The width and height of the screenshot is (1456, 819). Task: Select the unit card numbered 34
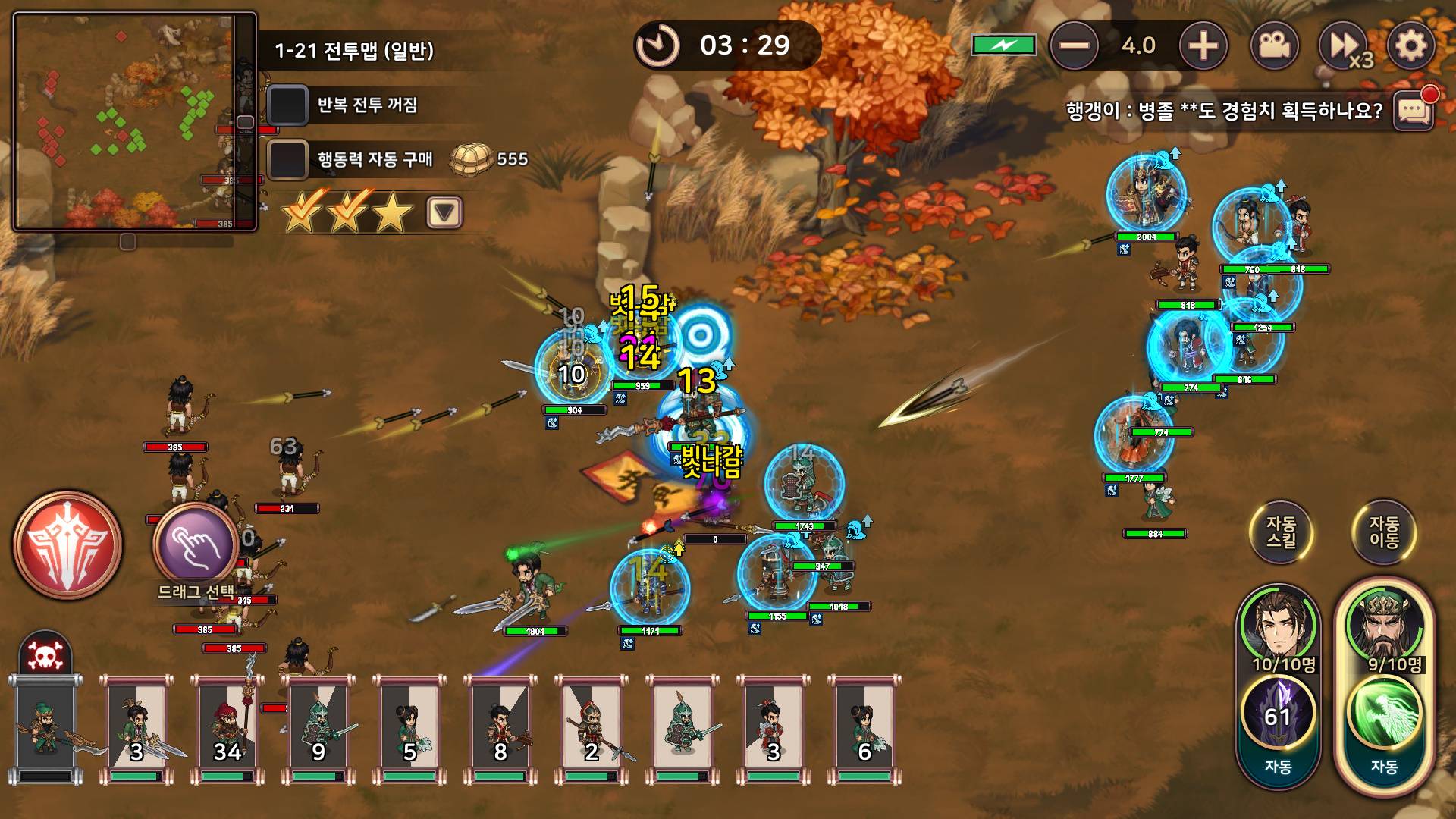click(x=227, y=728)
